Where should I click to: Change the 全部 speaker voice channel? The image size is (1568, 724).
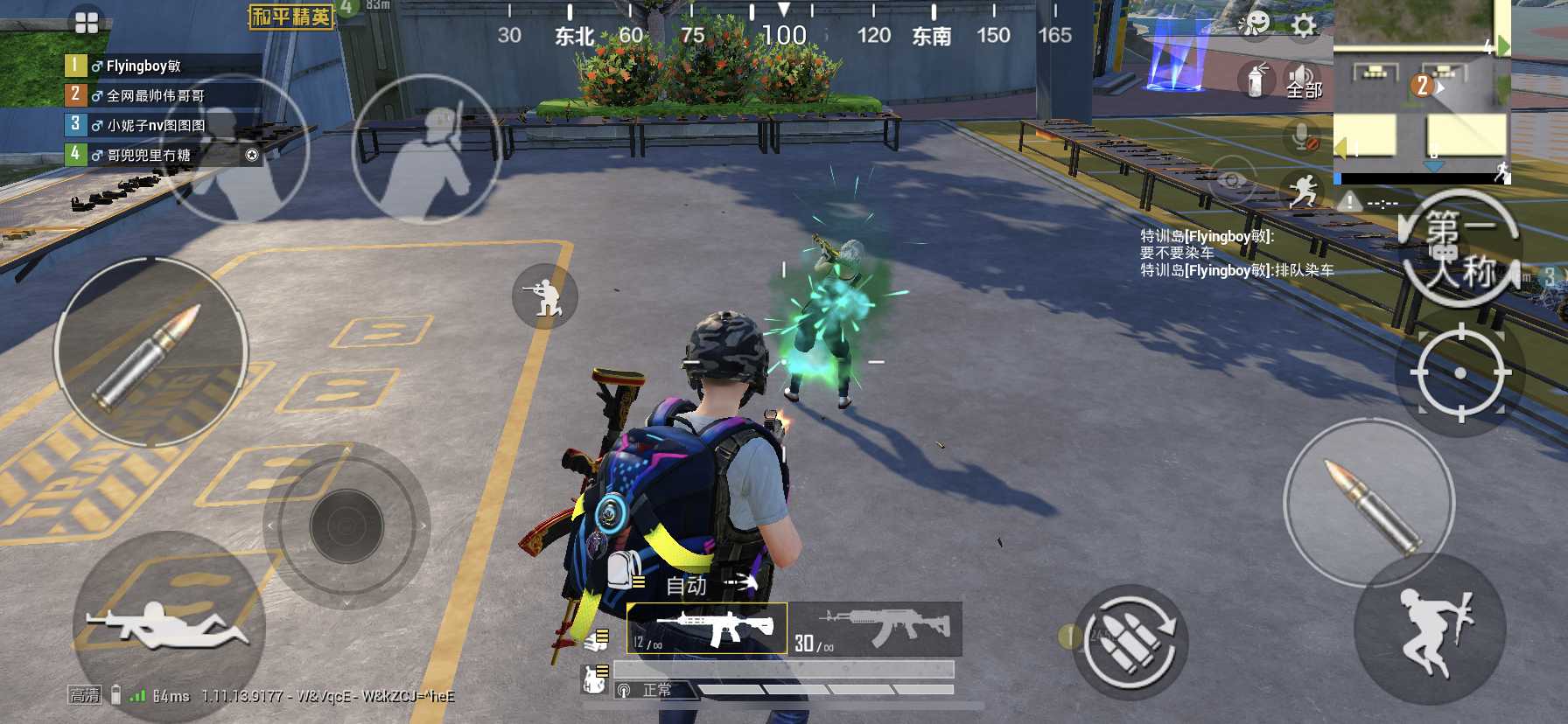click(x=1303, y=82)
